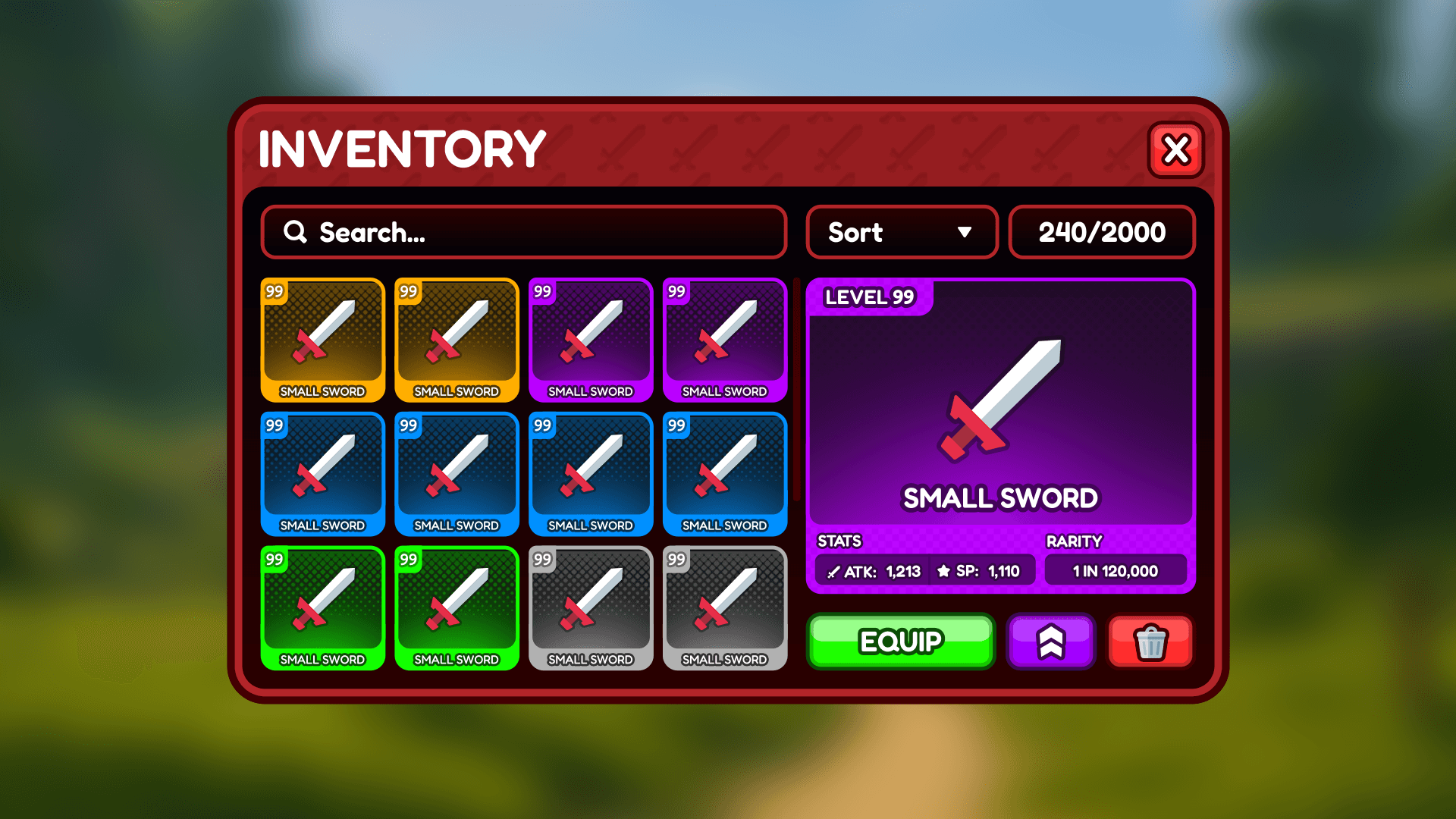Click the 1 IN 120,000 rarity badge
Image resolution: width=1456 pixels, height=819 pixels.
pos(1116,570)
